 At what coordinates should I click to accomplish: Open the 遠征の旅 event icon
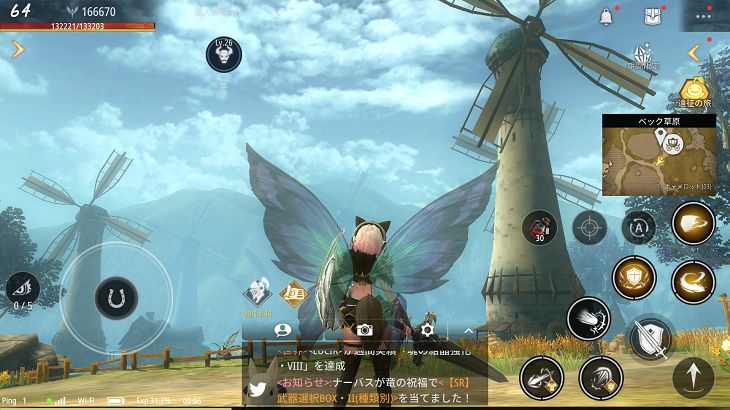[694, 93]
